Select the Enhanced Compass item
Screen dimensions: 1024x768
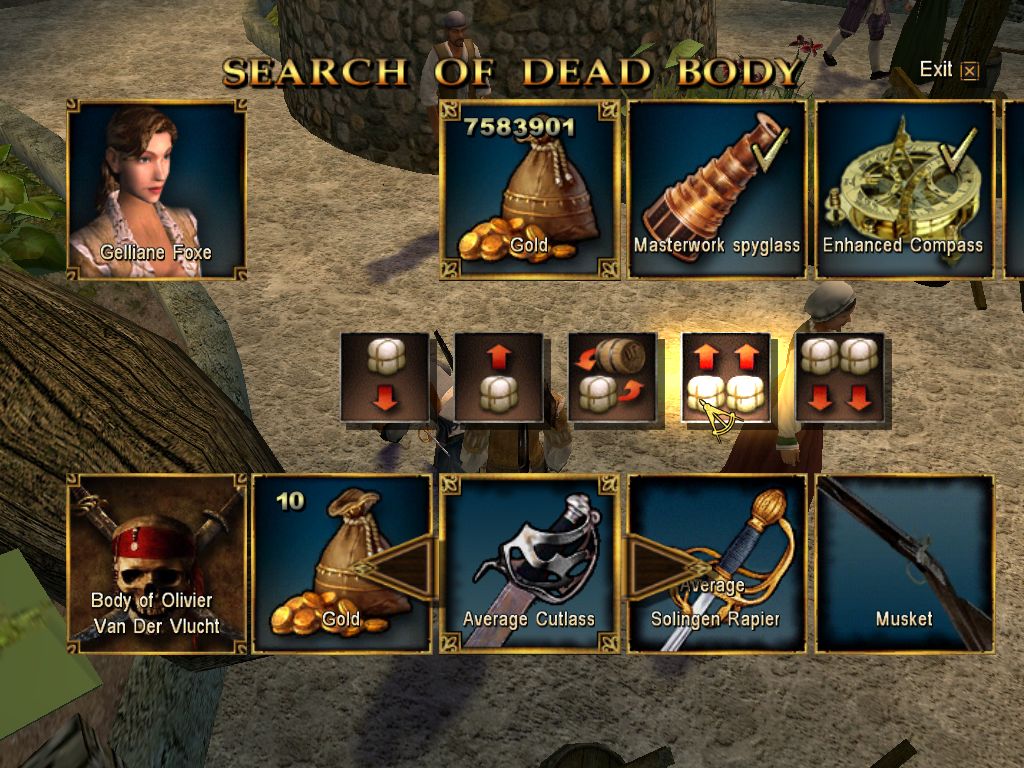point(904,189)
